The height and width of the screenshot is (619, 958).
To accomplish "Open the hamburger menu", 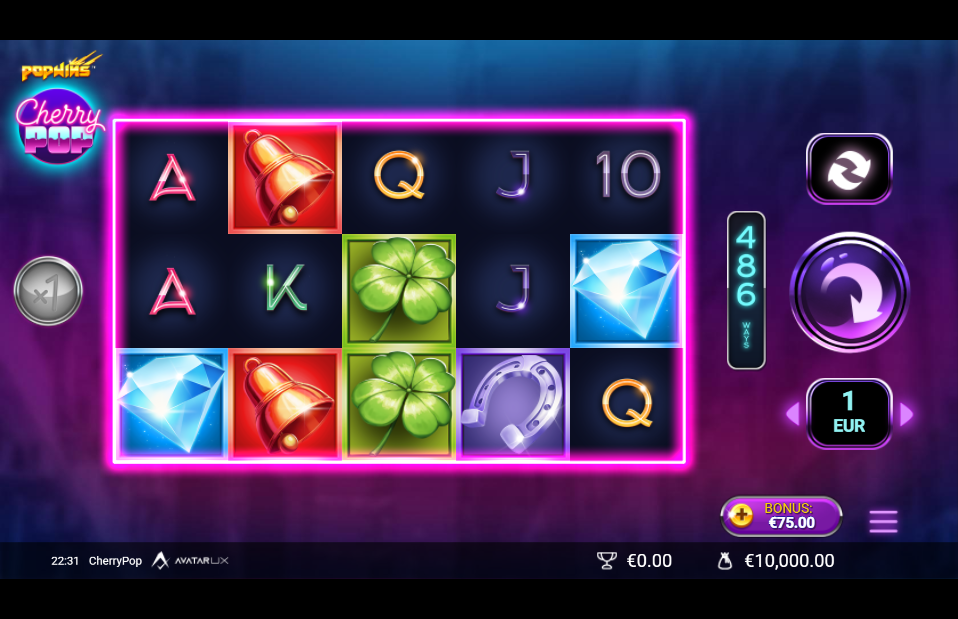I will tap(883, 521).
